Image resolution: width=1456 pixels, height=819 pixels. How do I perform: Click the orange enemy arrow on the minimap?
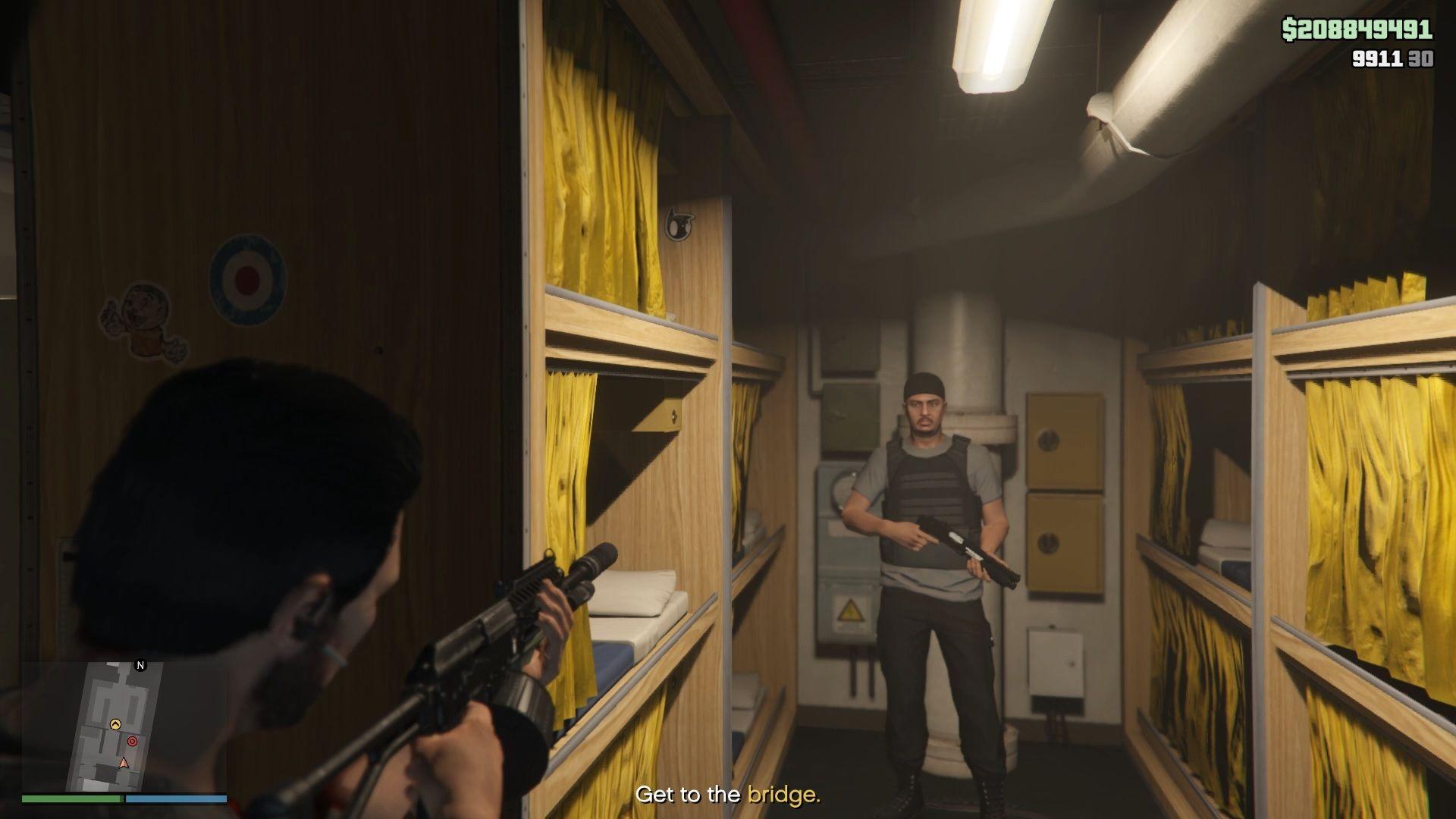click(124, 763)
